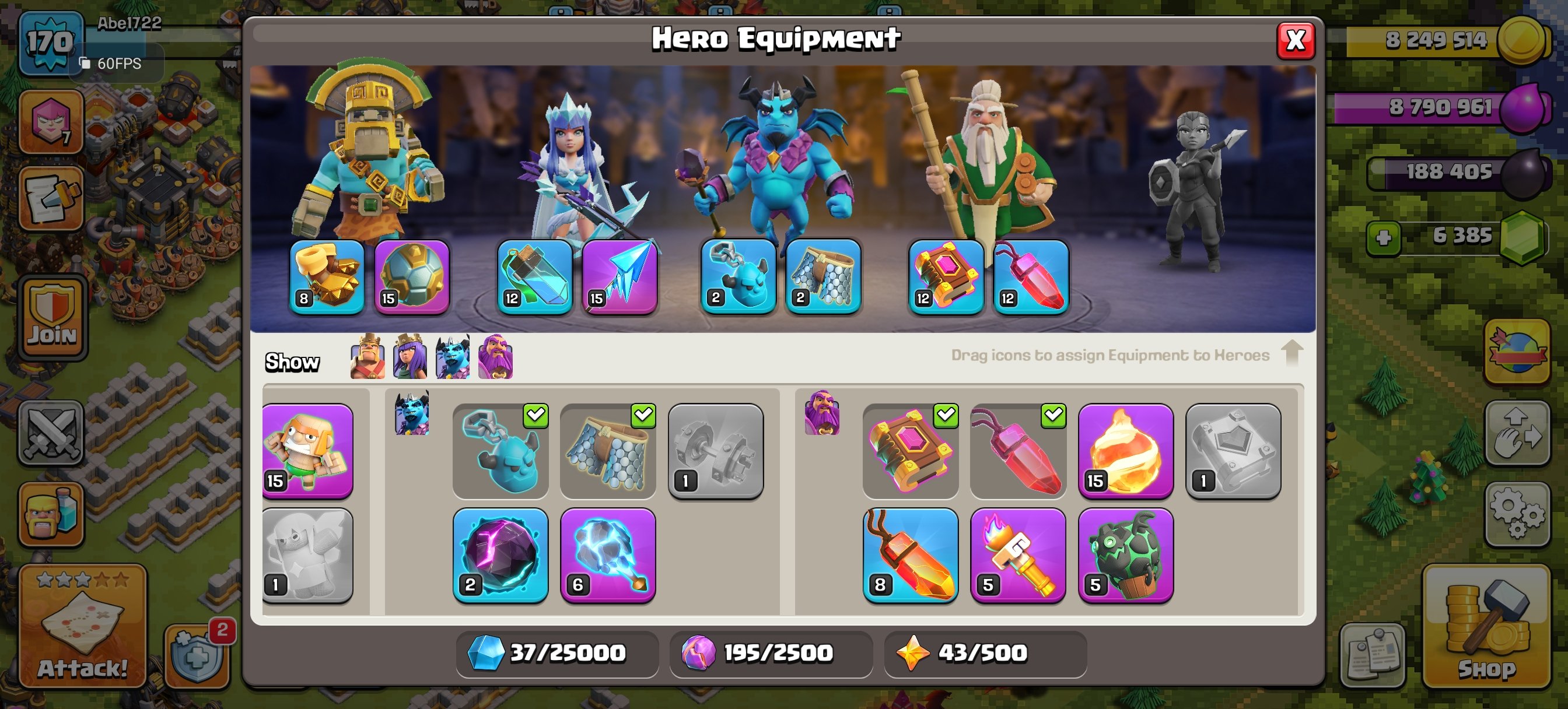This screenshot has height=709, width=1568.
Task: Select the Spiky Ball on the Barbarian King
Action: click(412, 277)
